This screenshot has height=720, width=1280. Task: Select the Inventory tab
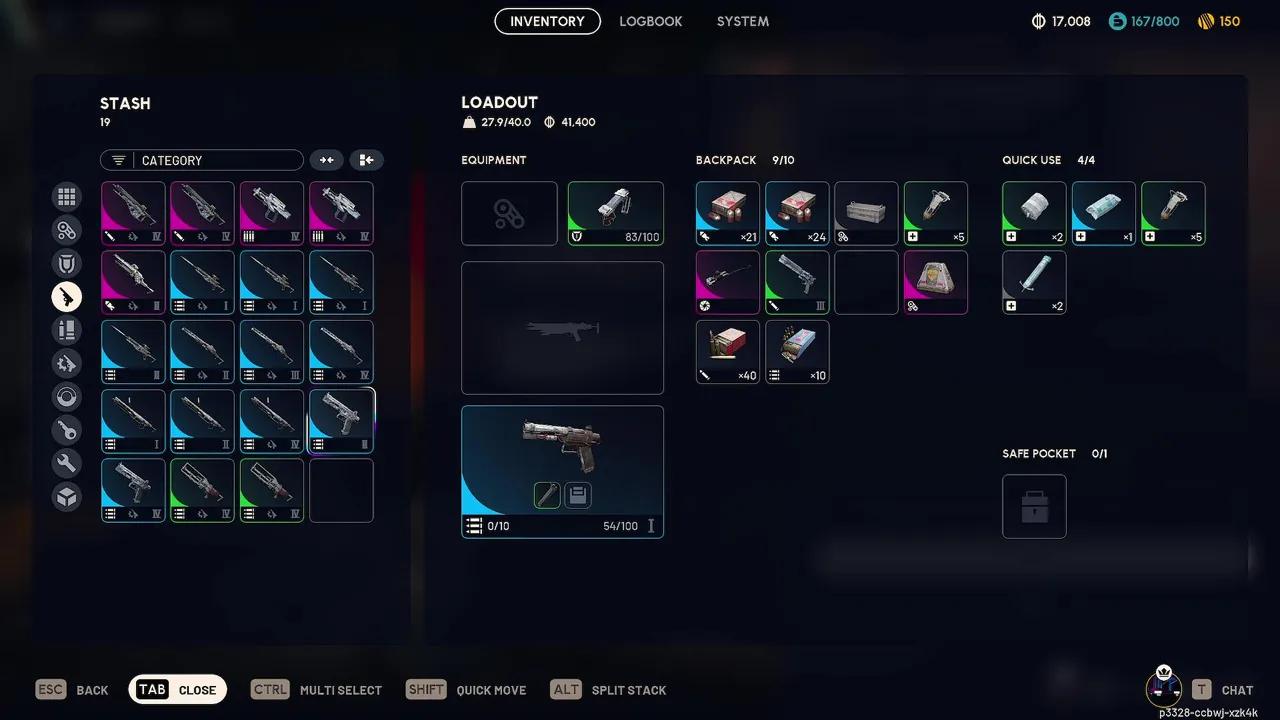pyautogui.click(x=547, y=21)
